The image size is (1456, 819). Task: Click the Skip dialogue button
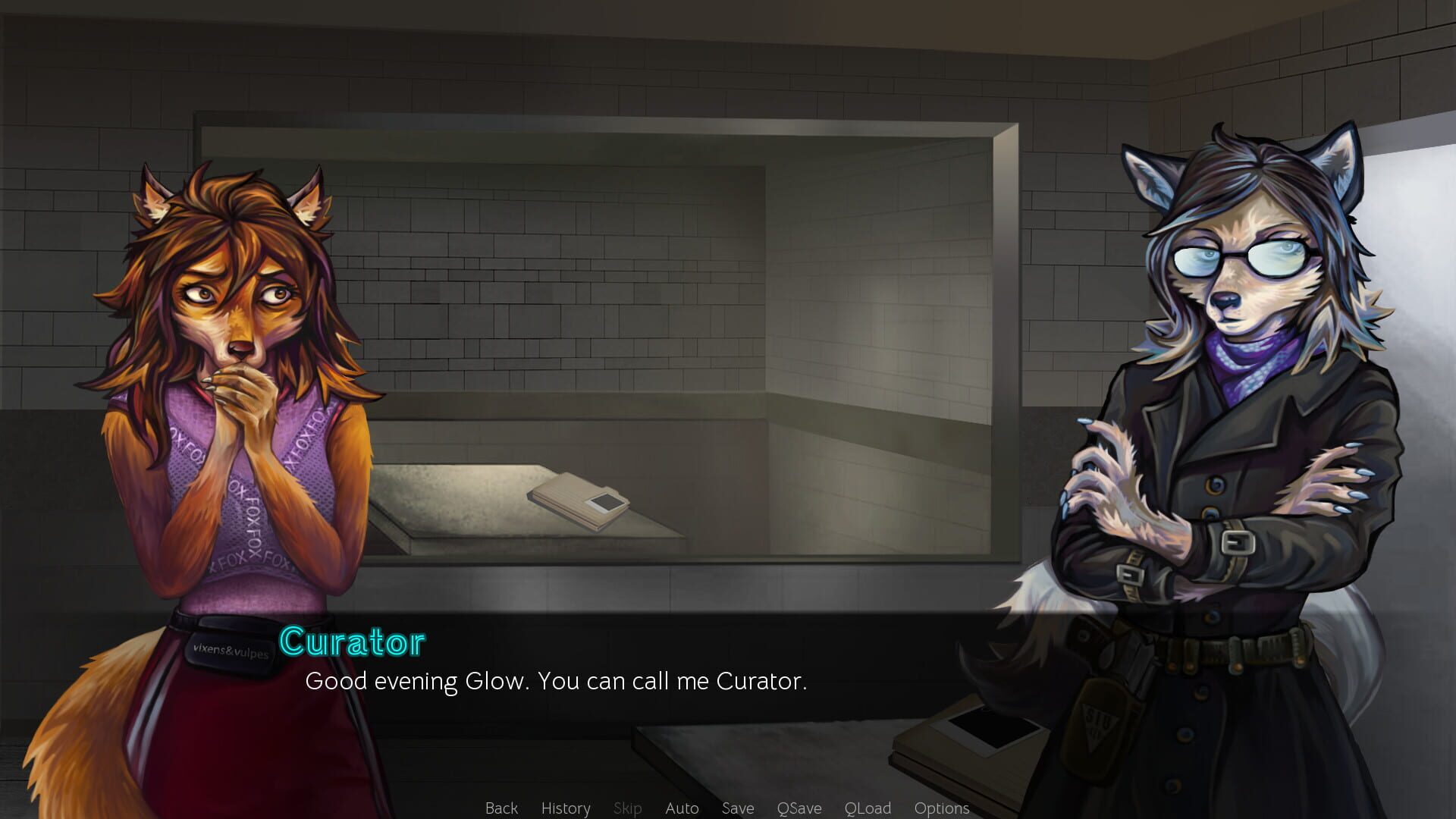tap(627, 808)
